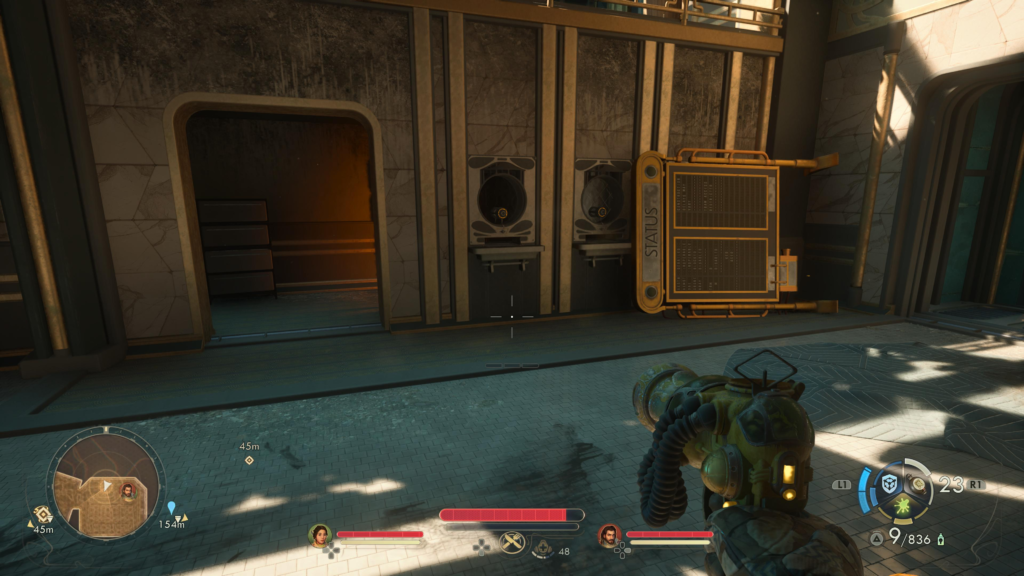This screenshot has width=1024, height=576.
Task: Activate the blue shield cube ability
Action: click(889, 484)
